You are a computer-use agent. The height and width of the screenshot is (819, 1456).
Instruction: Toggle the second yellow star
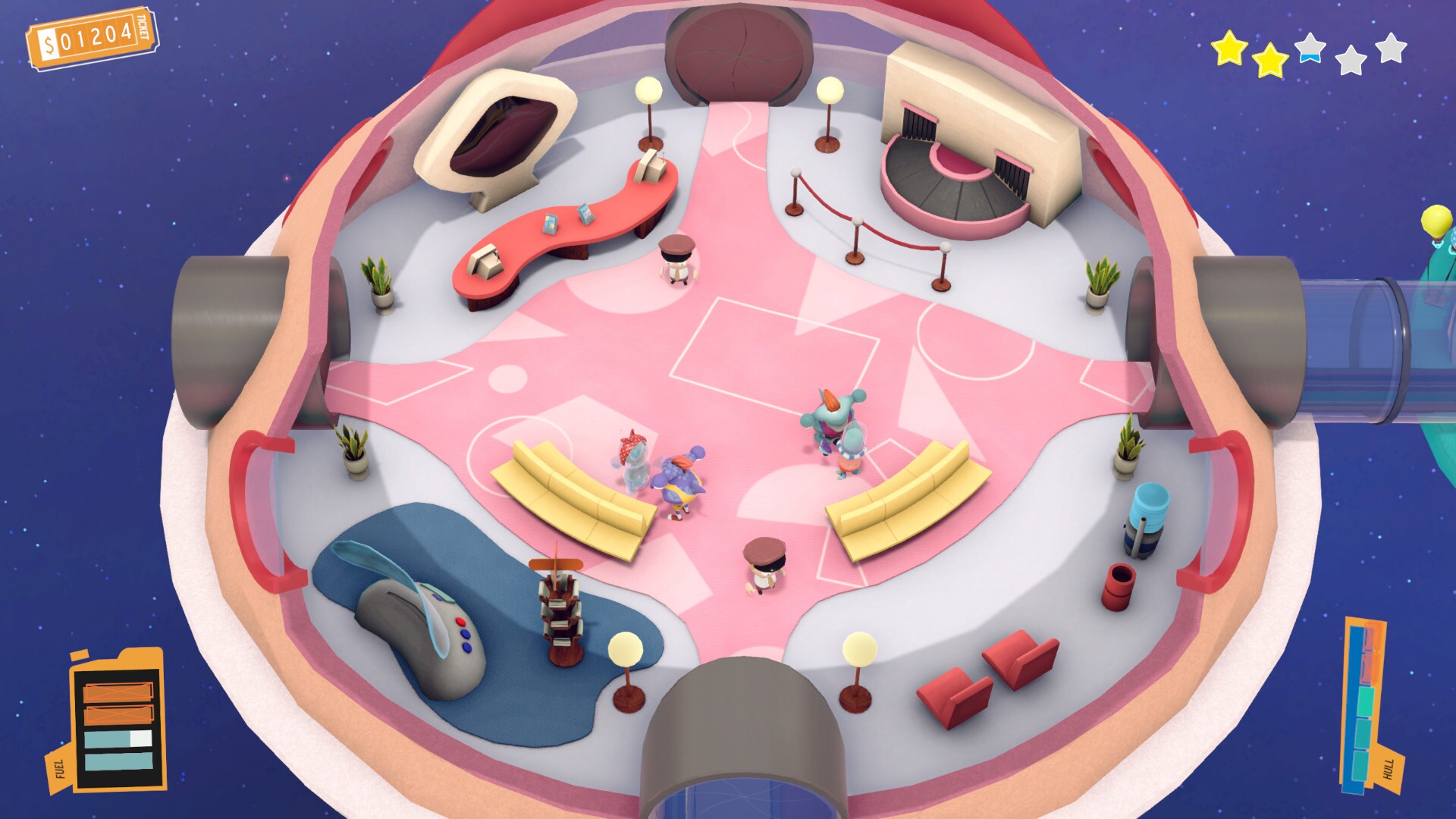[1269, 61]
